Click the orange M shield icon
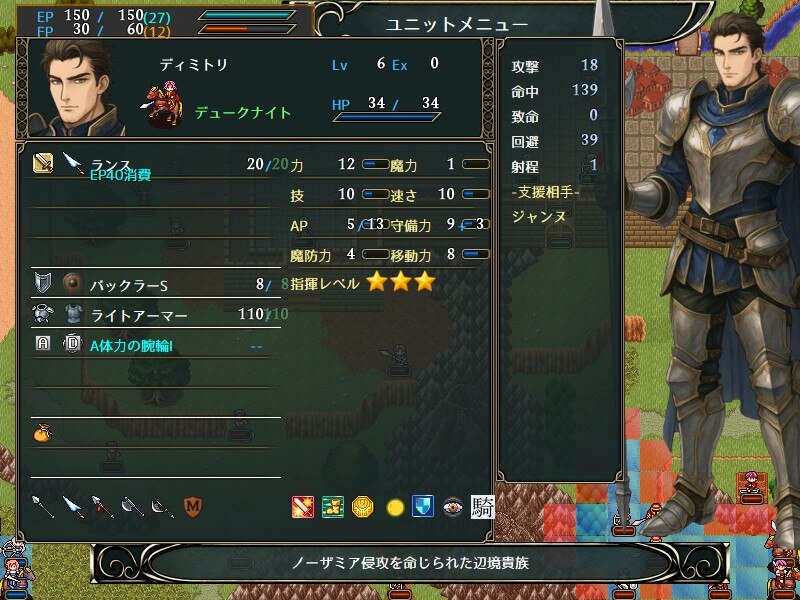Viewport: 800px width, 600px height. [x=192, y=507]
